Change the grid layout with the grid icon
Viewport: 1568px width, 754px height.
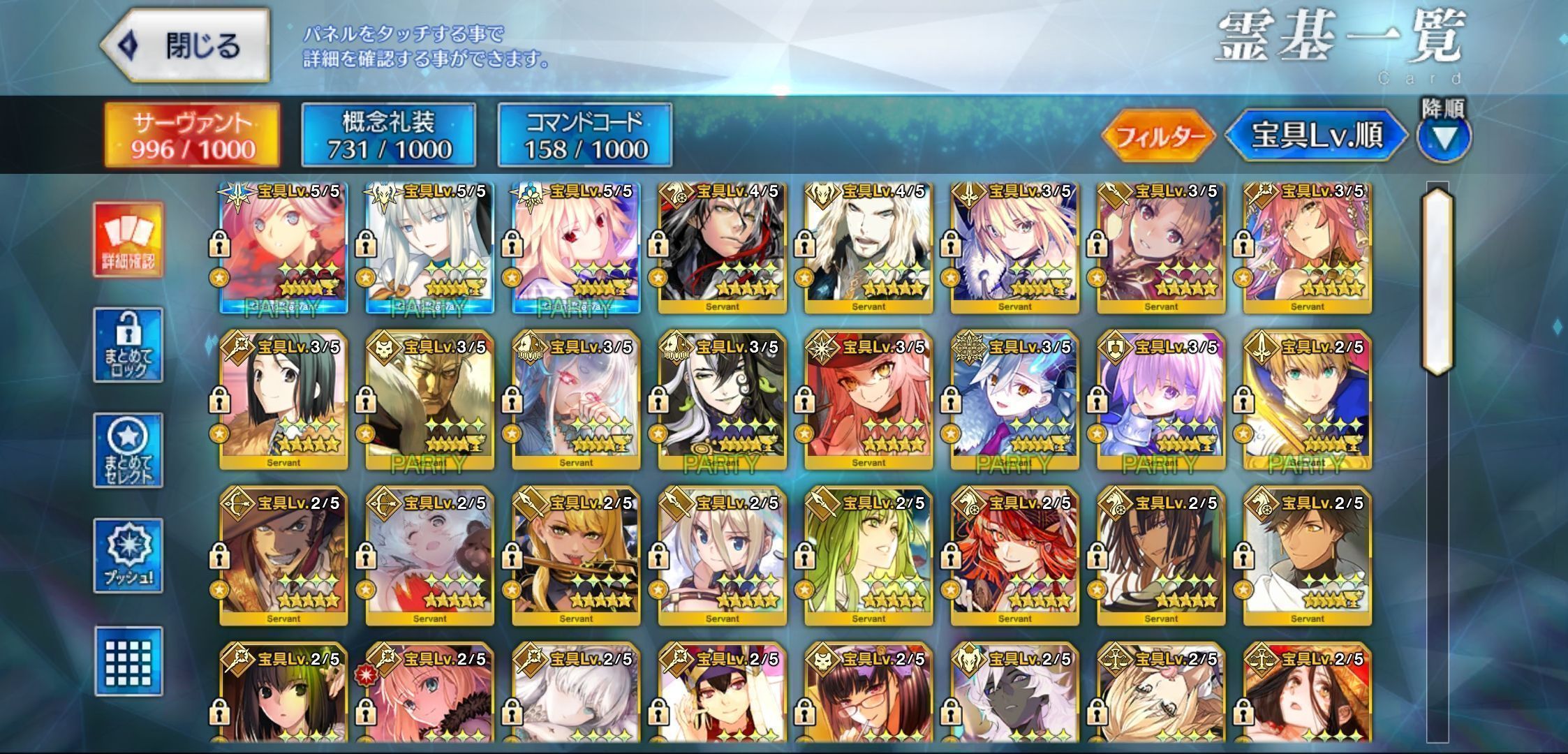coord(128,661)
